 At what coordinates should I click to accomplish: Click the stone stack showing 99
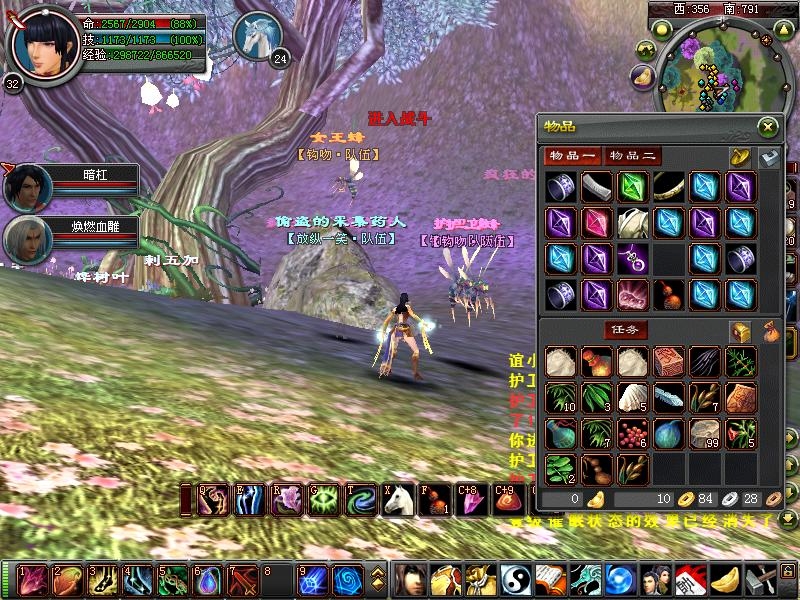pos(704,433)
